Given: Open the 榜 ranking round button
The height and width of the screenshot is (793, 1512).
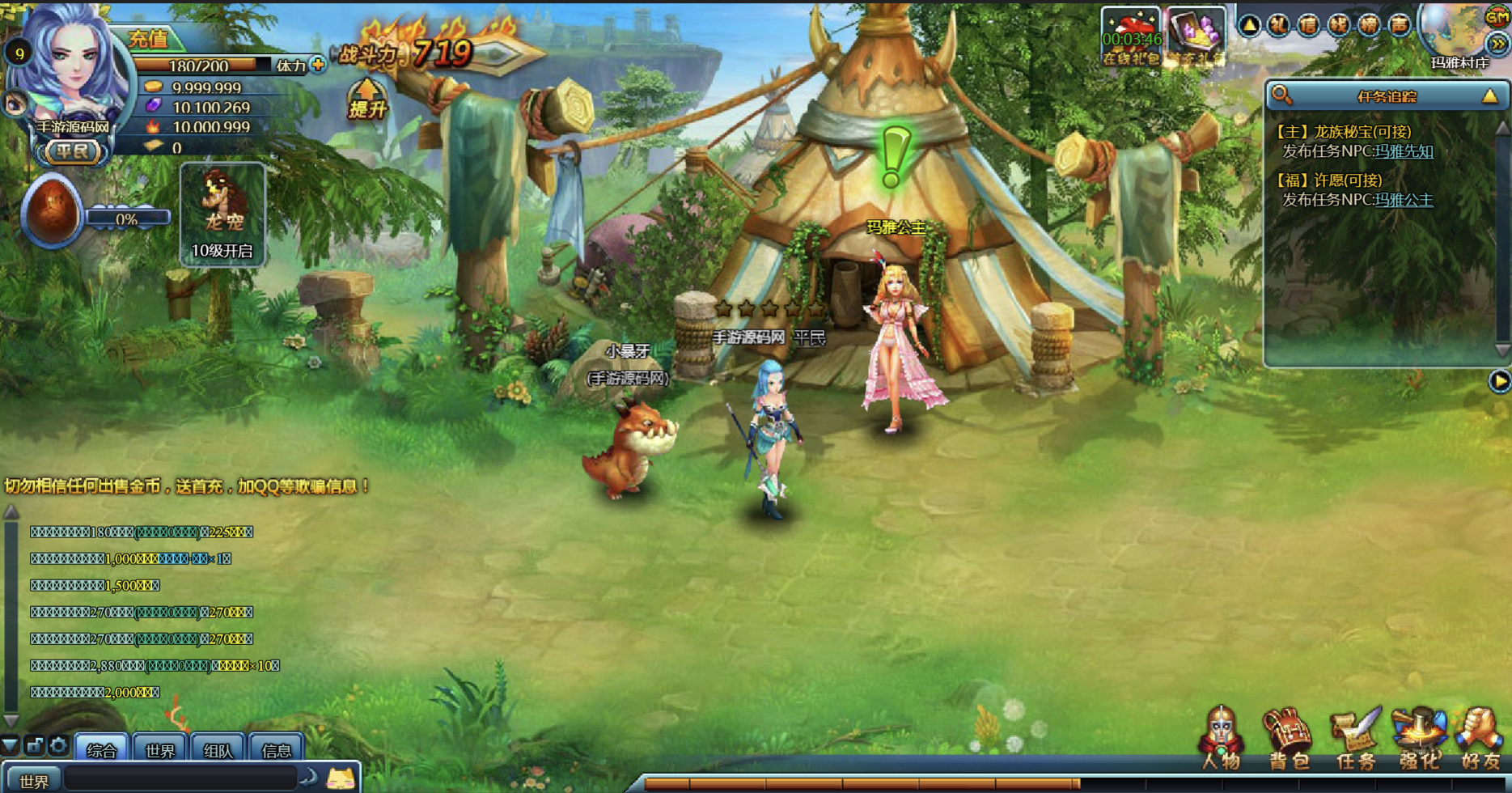Looking at the screenshot, I should 1369,26.
